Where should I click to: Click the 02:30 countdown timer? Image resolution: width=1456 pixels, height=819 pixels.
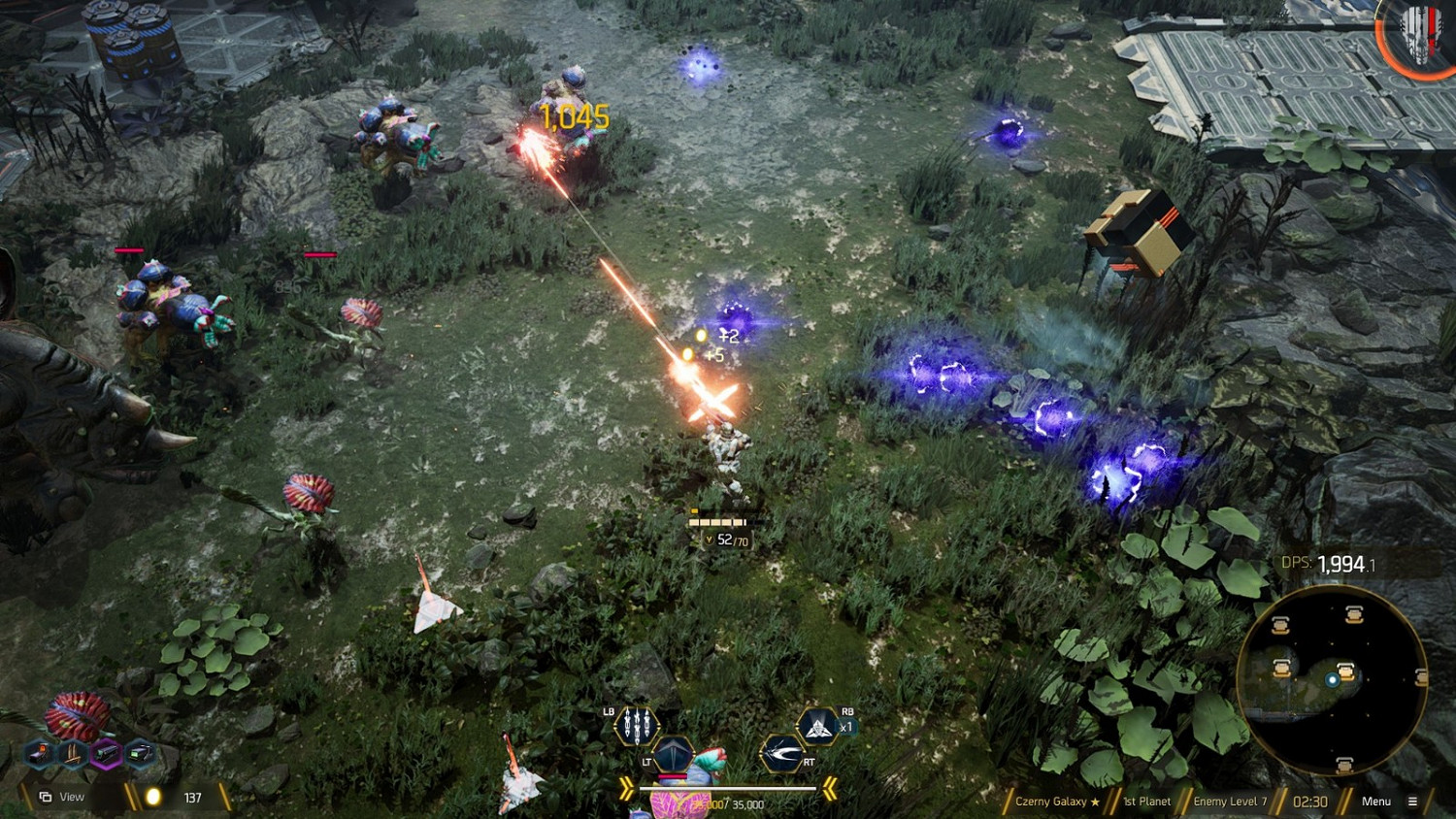pyautogui.click(x=1310, y=802)
